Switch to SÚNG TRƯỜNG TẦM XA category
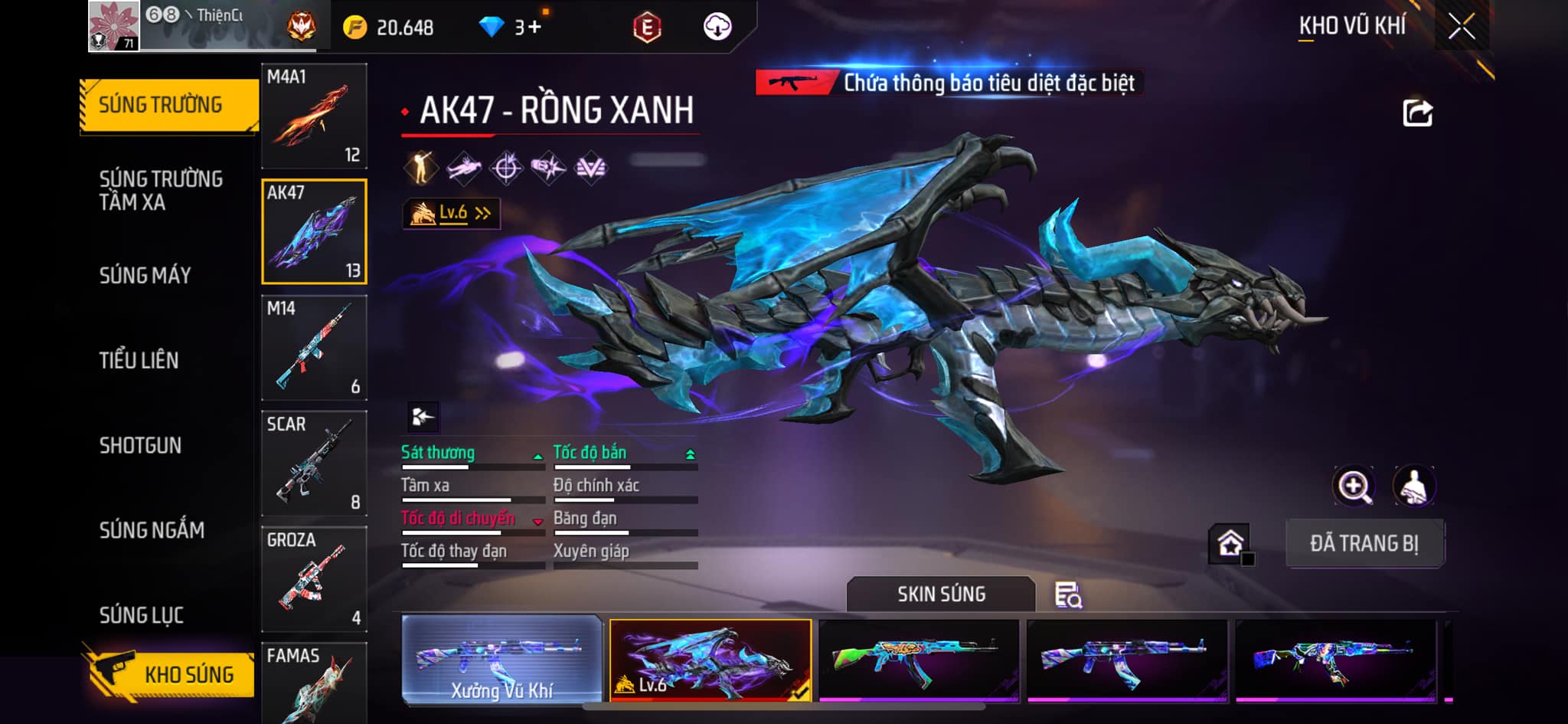The width and height of the screenshot is (1568, 724). 161,190
